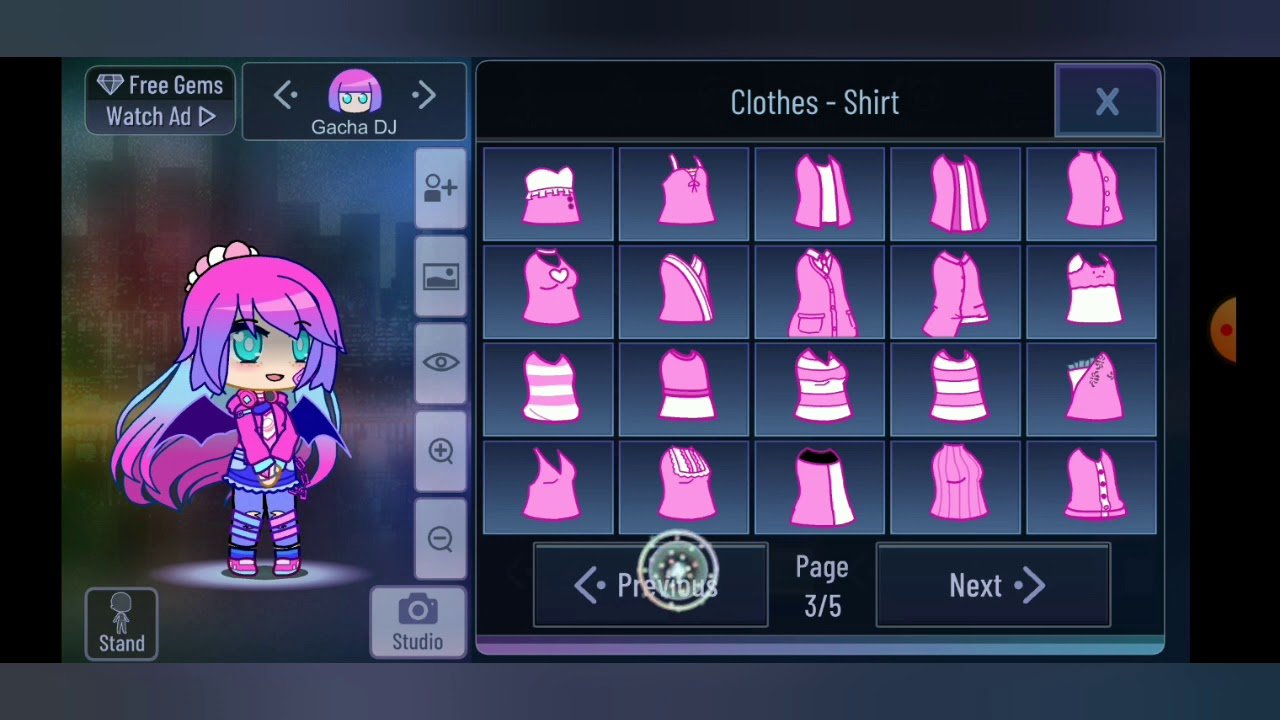Close the Clothes - Shirt panel
The height and width of the screenshot is (720, 1280).
point(1107,101)
